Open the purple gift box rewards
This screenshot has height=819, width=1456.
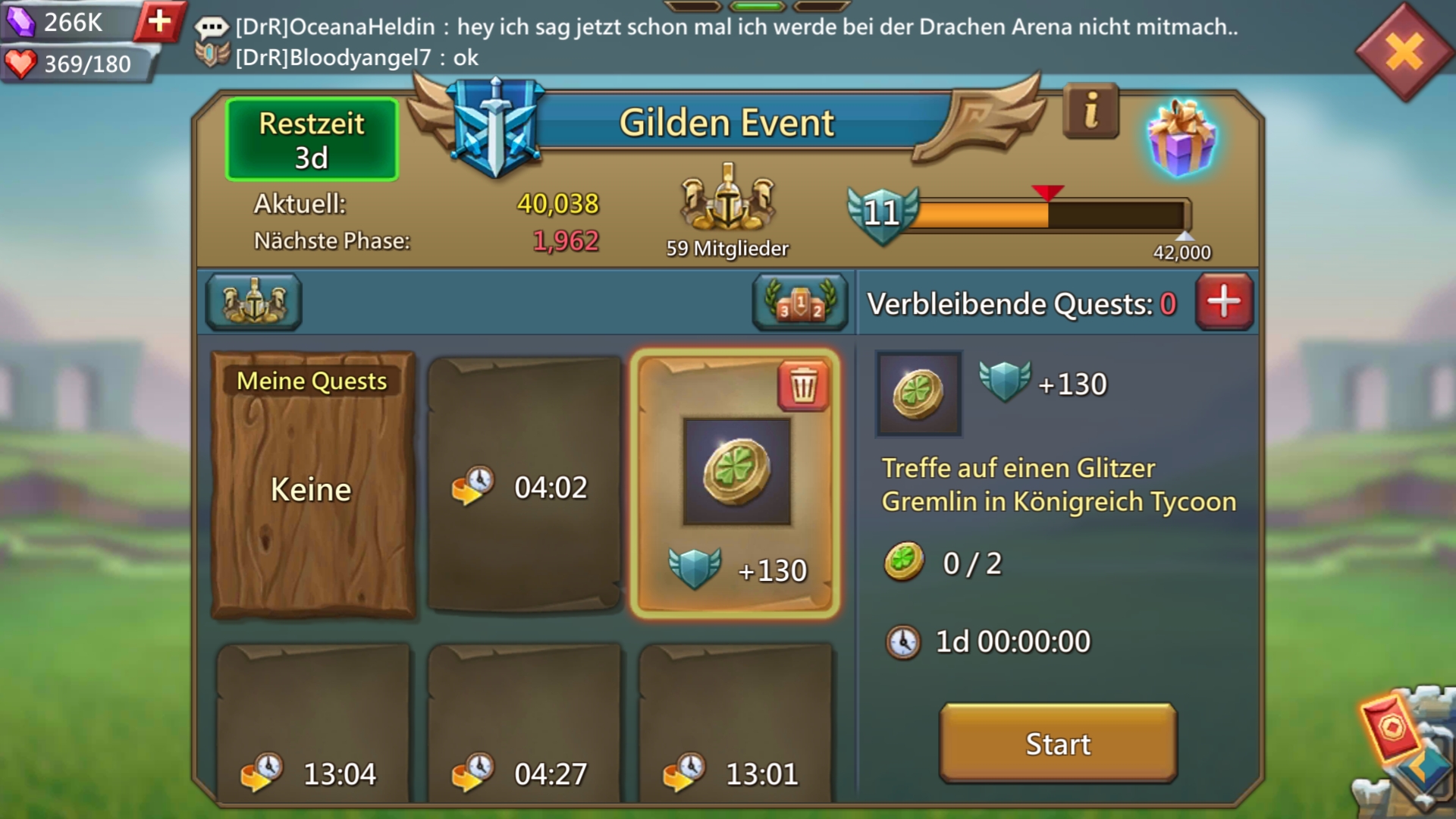click(1181, 138)
